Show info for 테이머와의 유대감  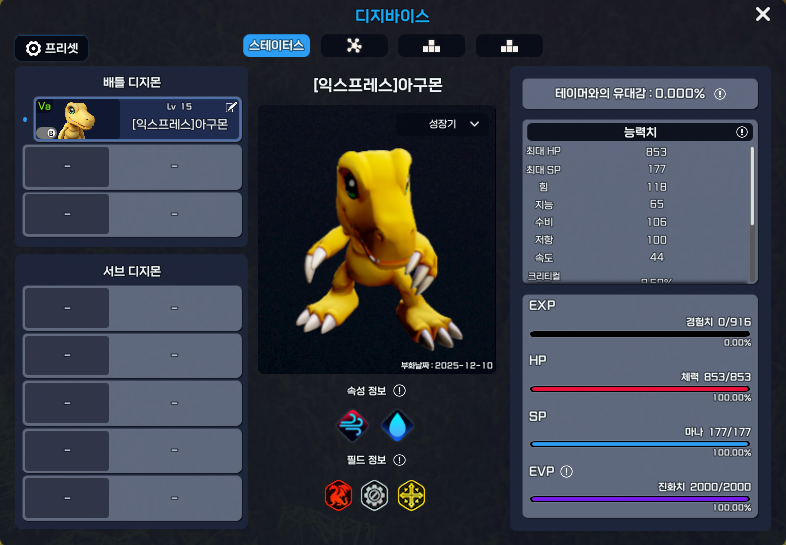pos(720,94)
